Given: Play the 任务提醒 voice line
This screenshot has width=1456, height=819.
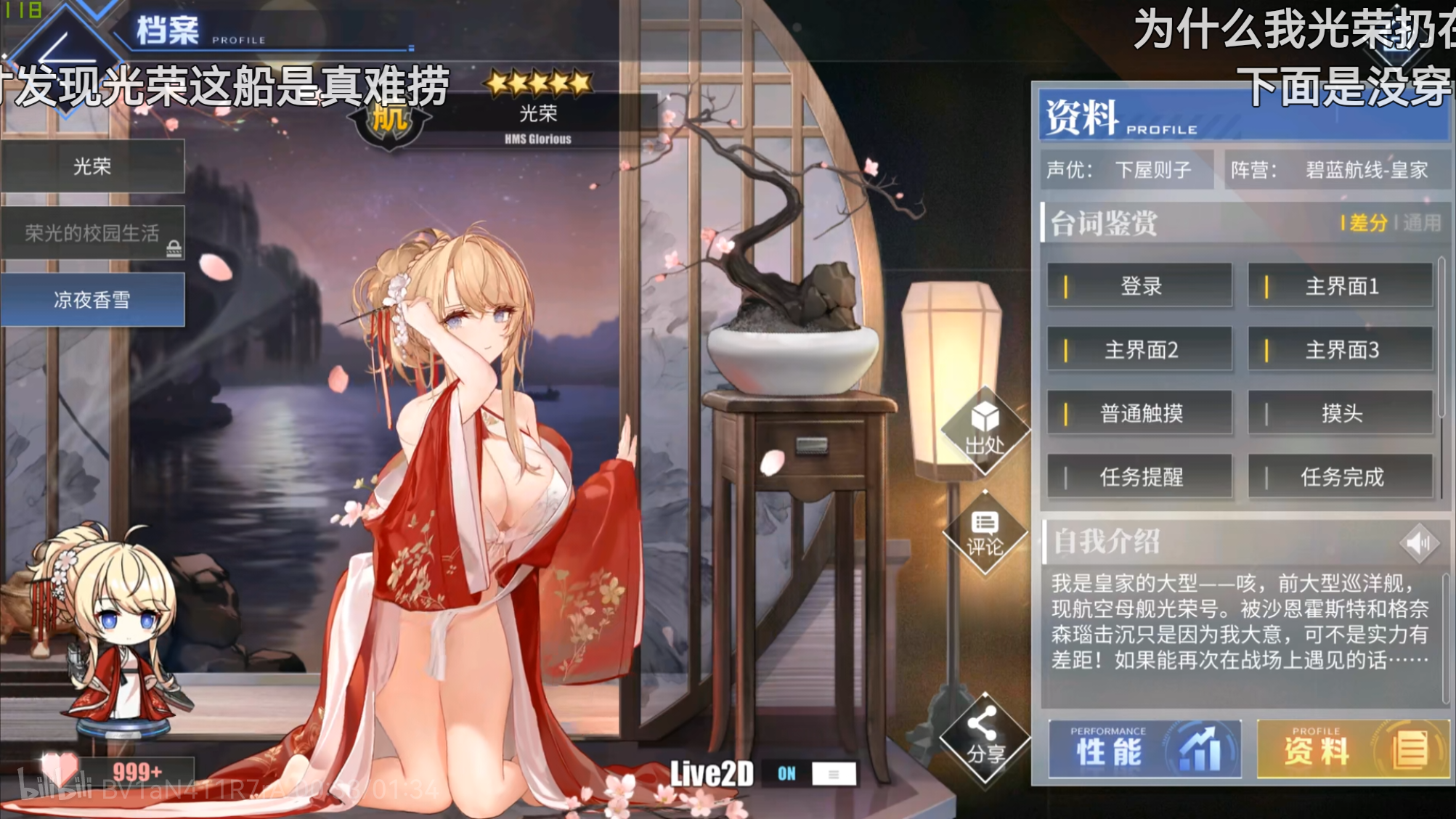Looking at the screenshot, I should (1139, 477).
